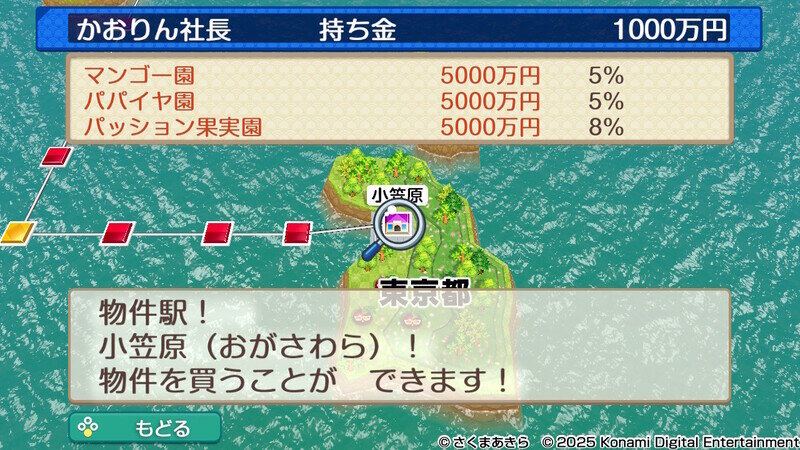Select the マンゴー園 property row
The image size is (800, 450).
[x=398, y=75]
